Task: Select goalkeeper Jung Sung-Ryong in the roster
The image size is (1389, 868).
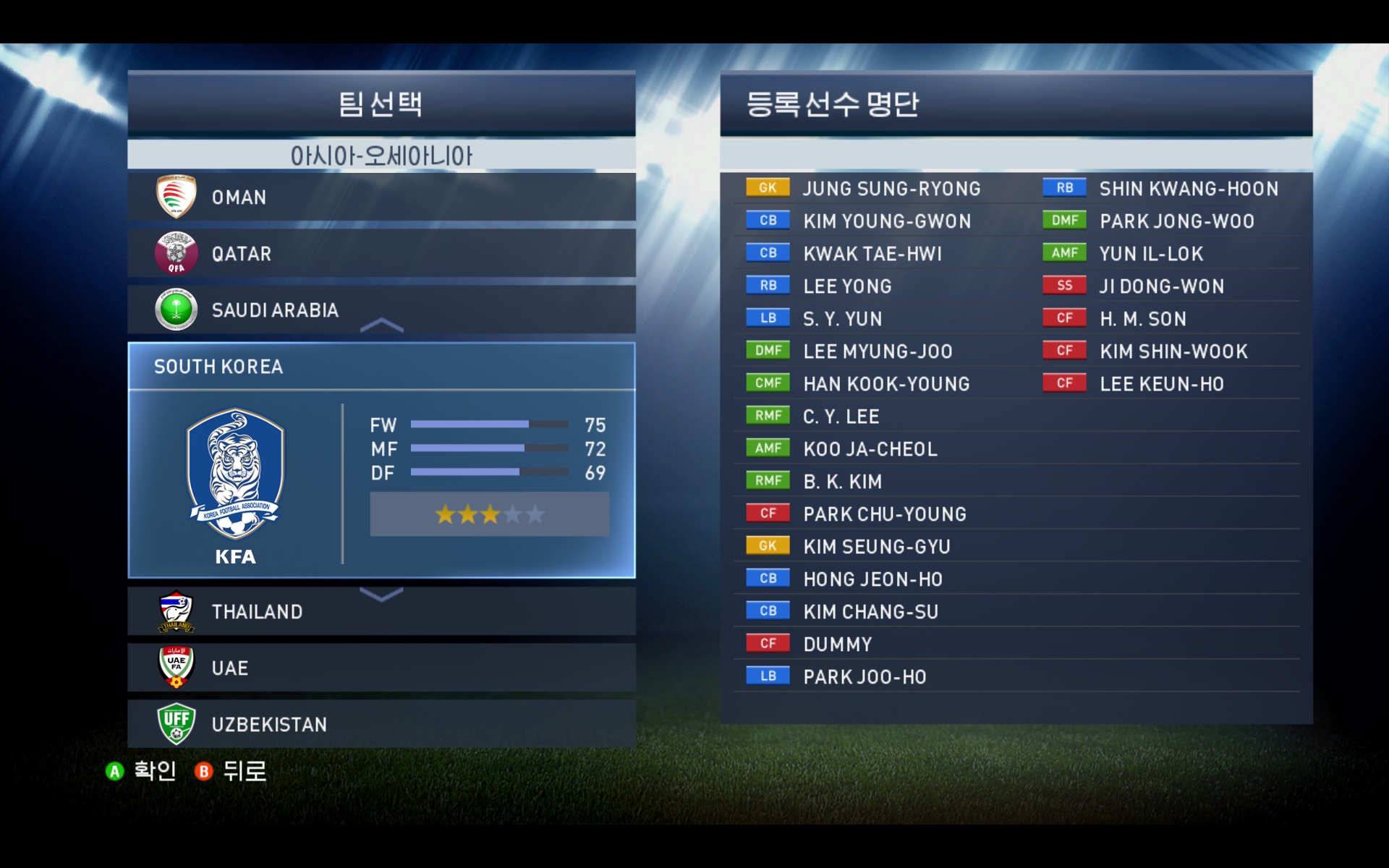Action: click(x=891, y=189)
